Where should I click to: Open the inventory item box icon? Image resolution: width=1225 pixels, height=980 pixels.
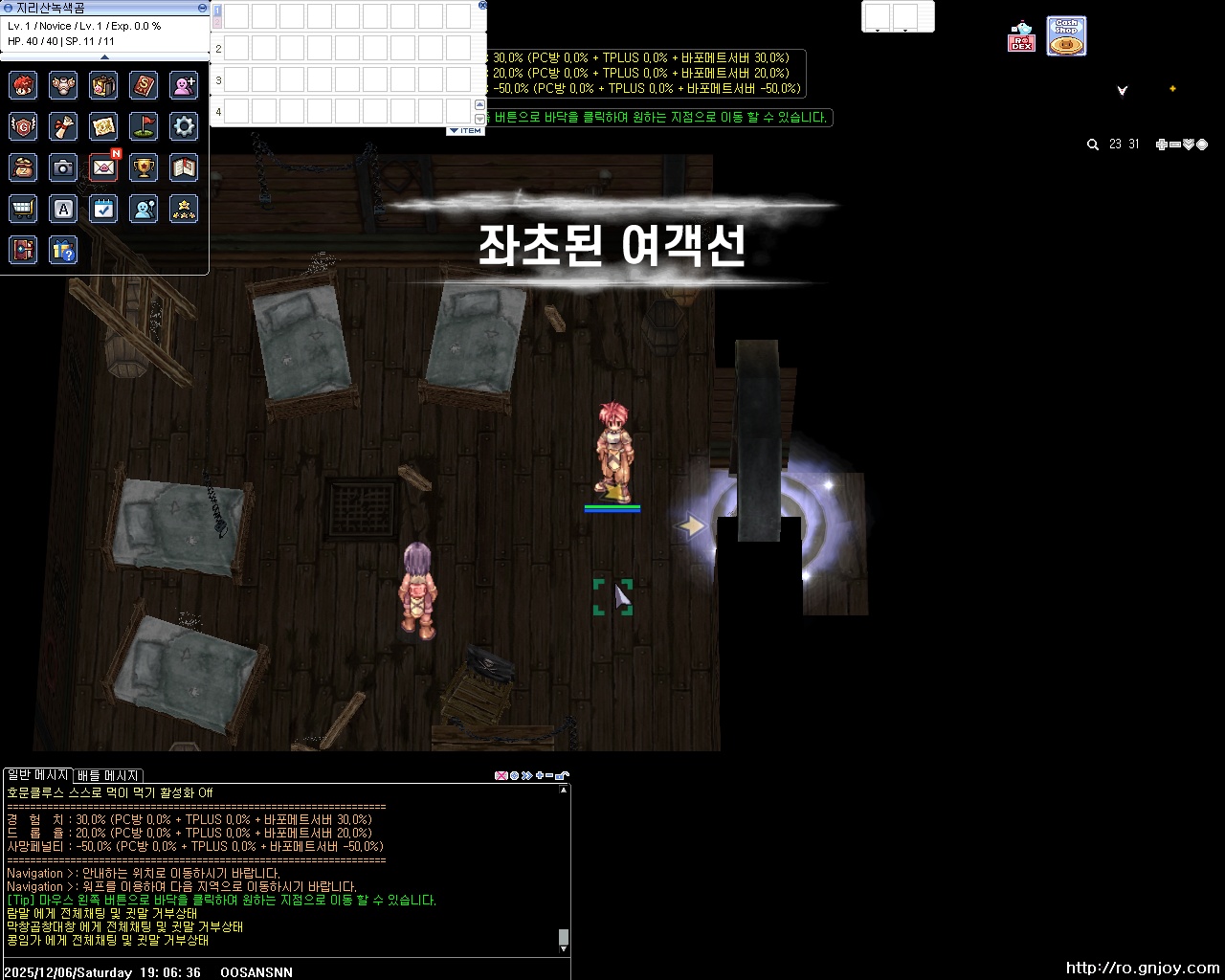point(103,85)
